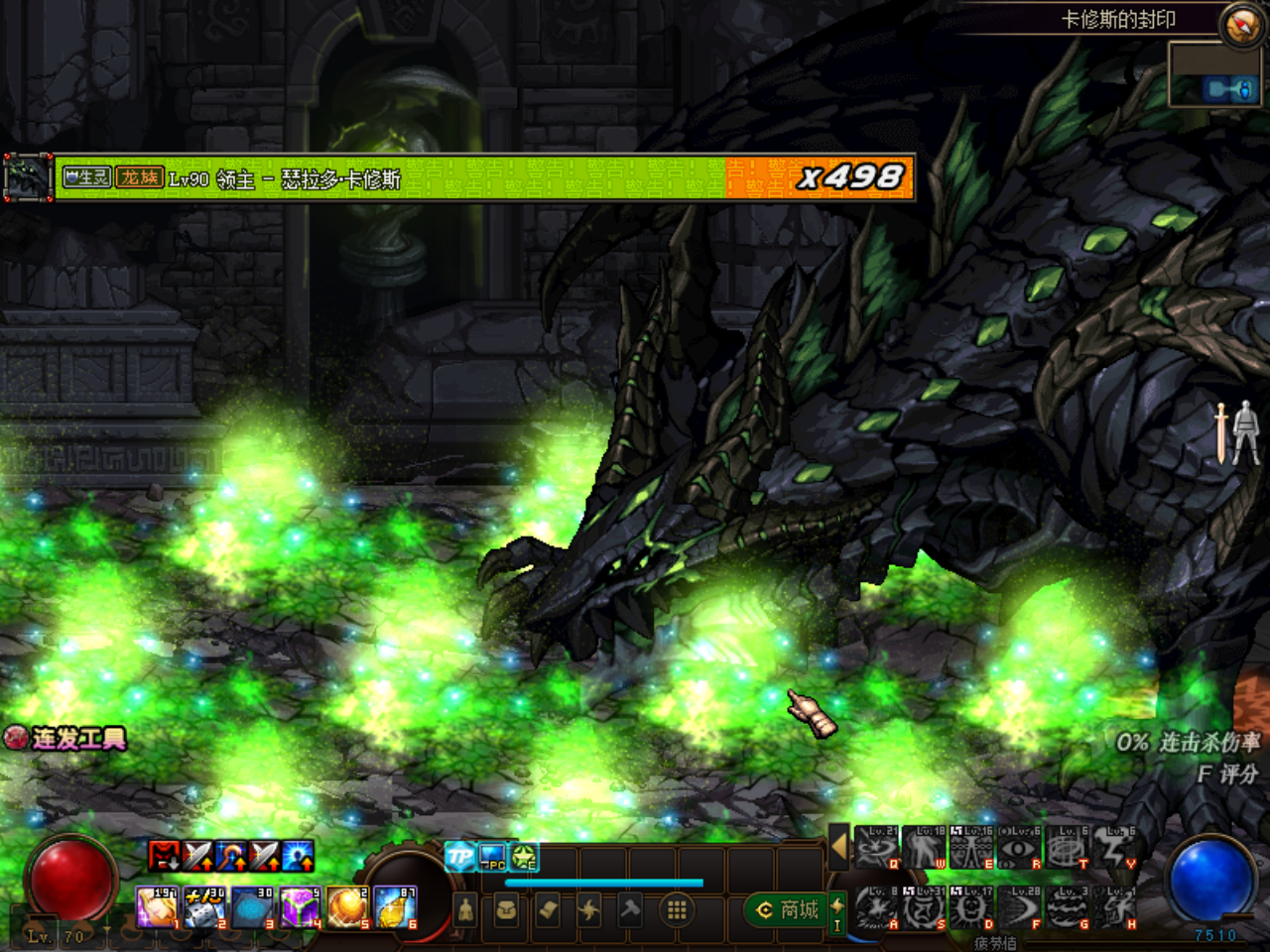1270x952 pixels.
Task: Open the 连发工具 rapid-fire tool
Action: [x=66, y=738]
